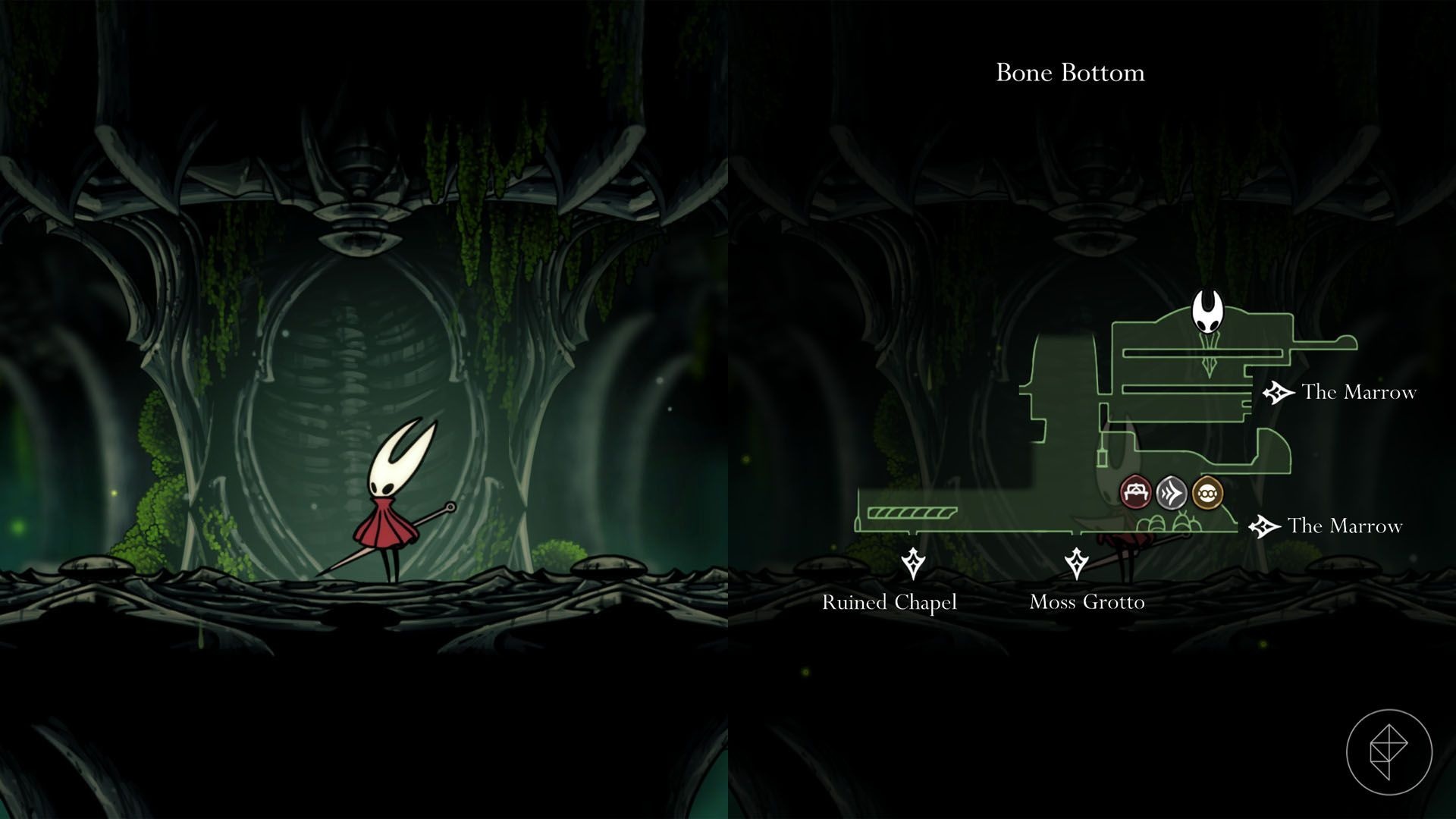Select the gold bead chain map marker

pyautogui.click(x=1207, y=494)
